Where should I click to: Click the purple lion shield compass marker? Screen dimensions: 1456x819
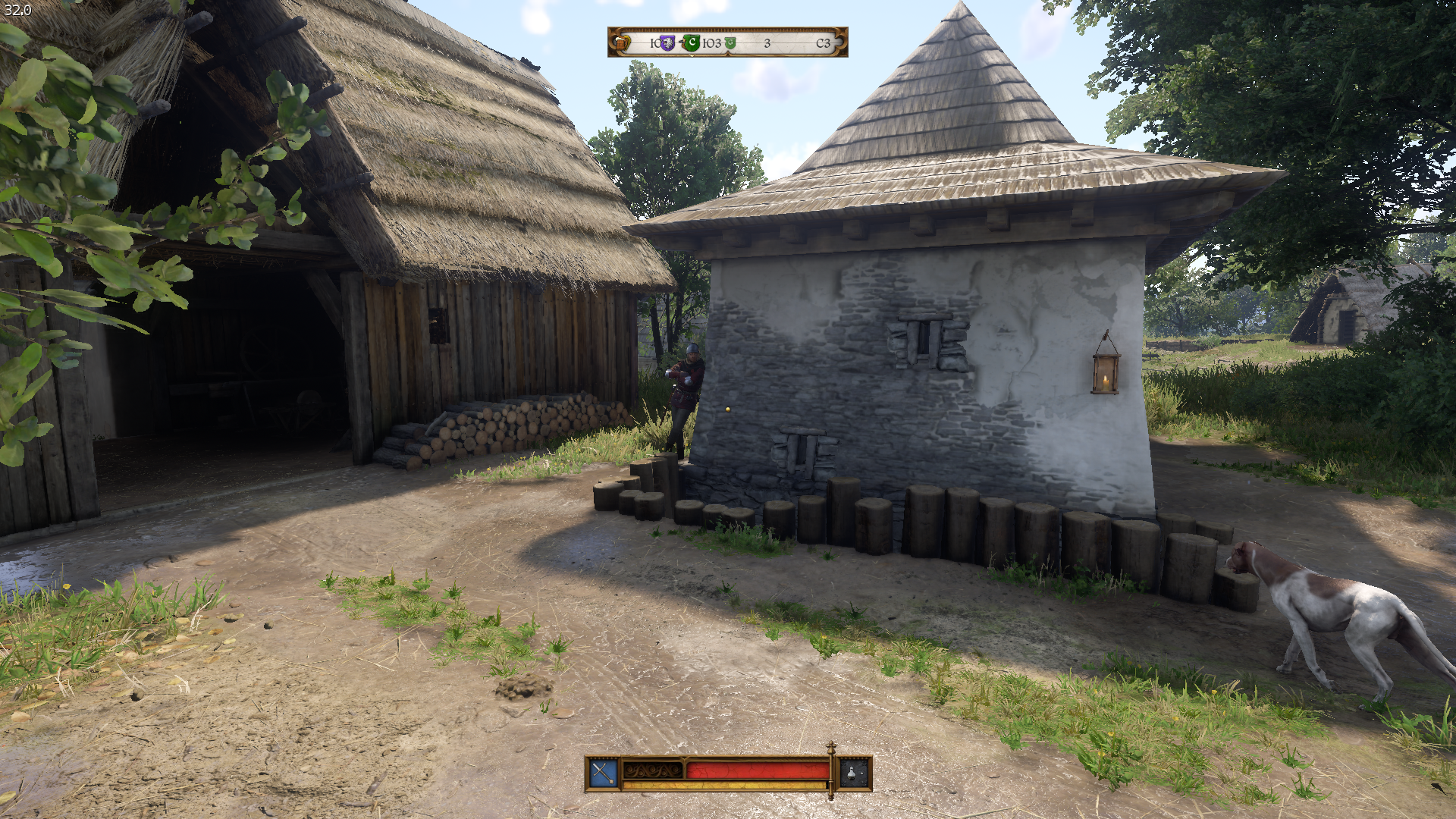[667, 43]
